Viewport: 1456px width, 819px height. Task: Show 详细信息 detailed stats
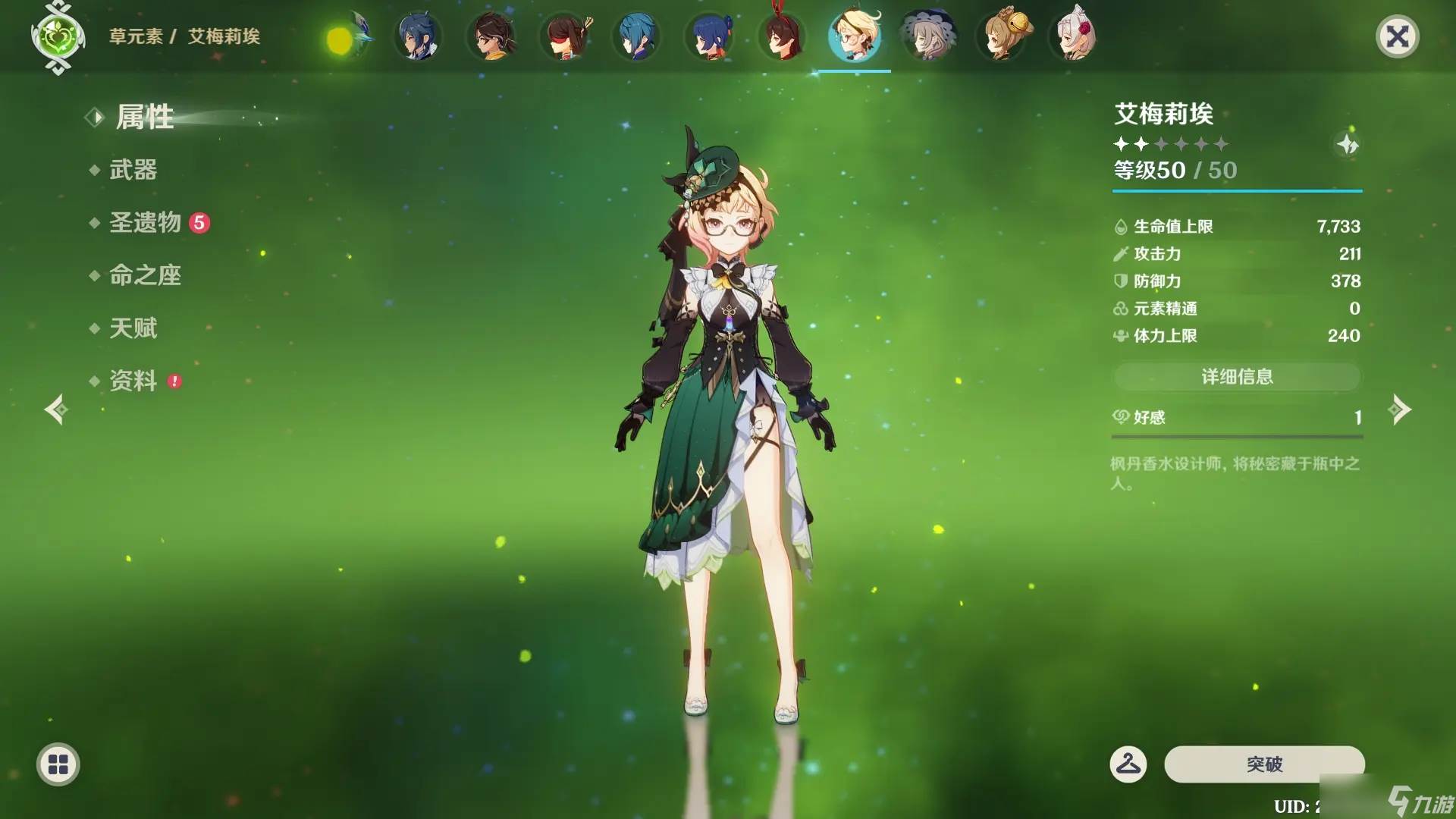[1237, 377]
